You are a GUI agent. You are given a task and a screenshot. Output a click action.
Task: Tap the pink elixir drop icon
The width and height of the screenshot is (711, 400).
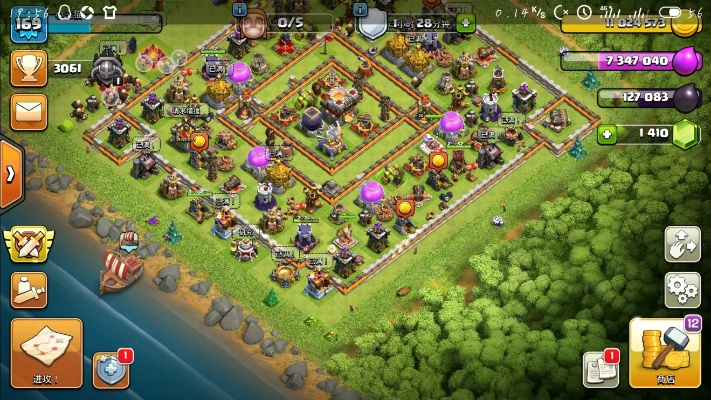pos(685,61)
